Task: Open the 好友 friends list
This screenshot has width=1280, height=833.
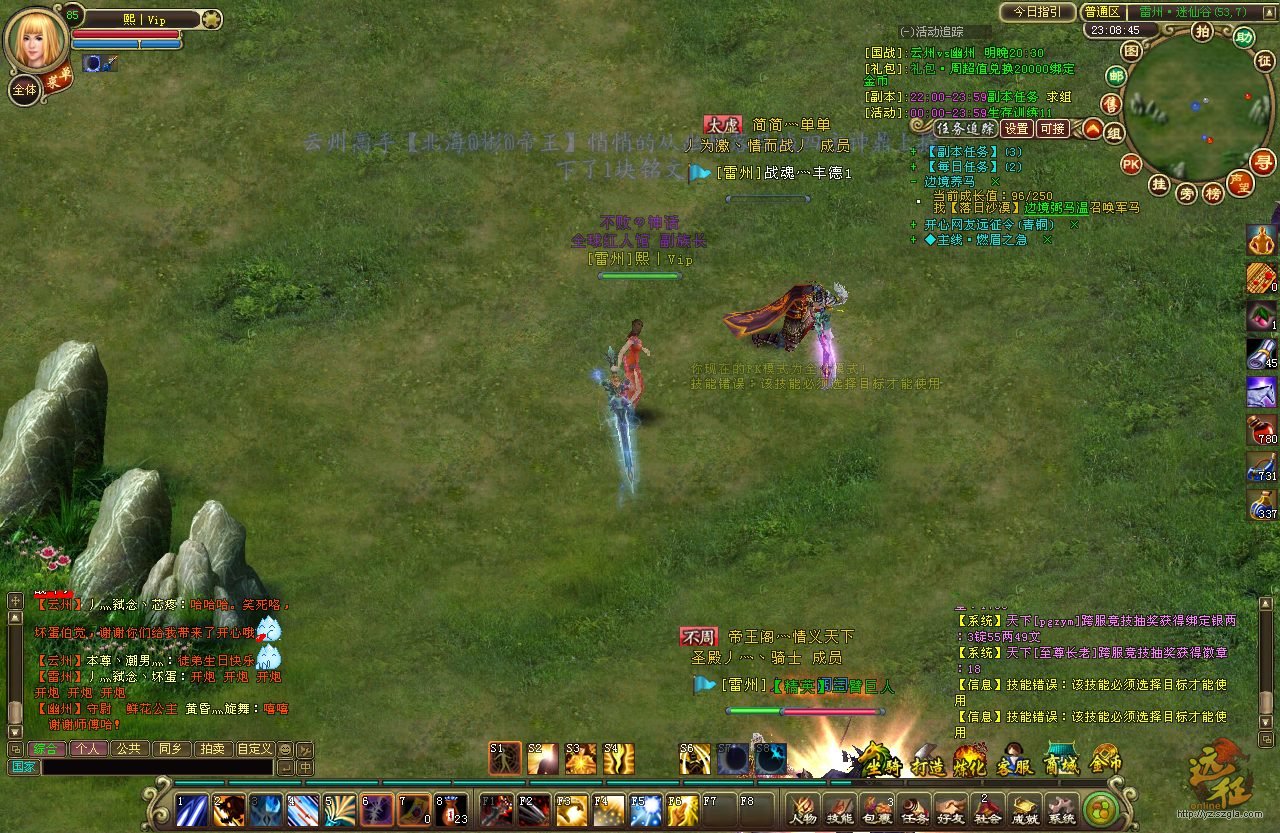Action: pos(951,809)
